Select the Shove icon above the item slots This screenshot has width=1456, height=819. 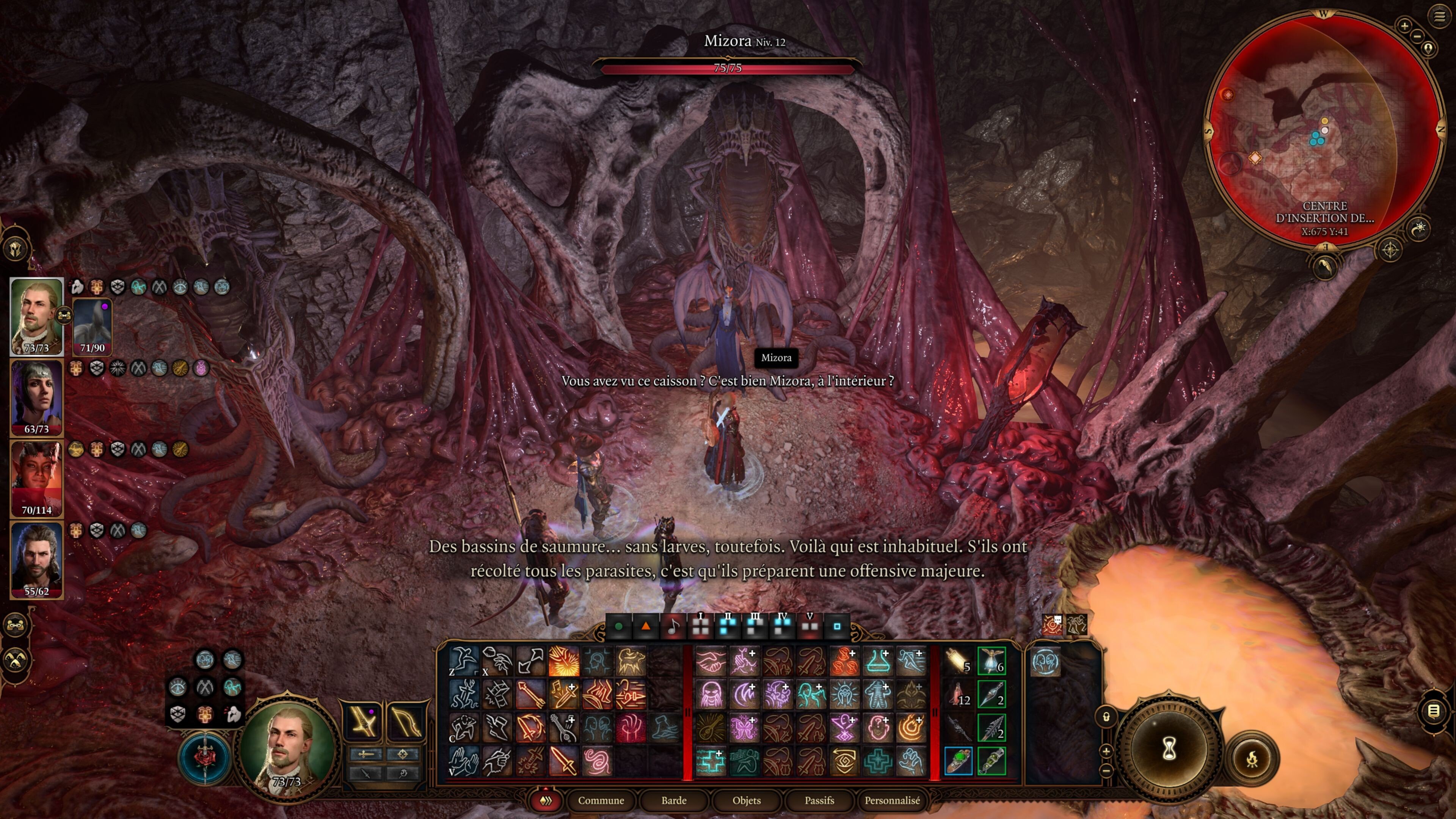tap(1077, 624)
